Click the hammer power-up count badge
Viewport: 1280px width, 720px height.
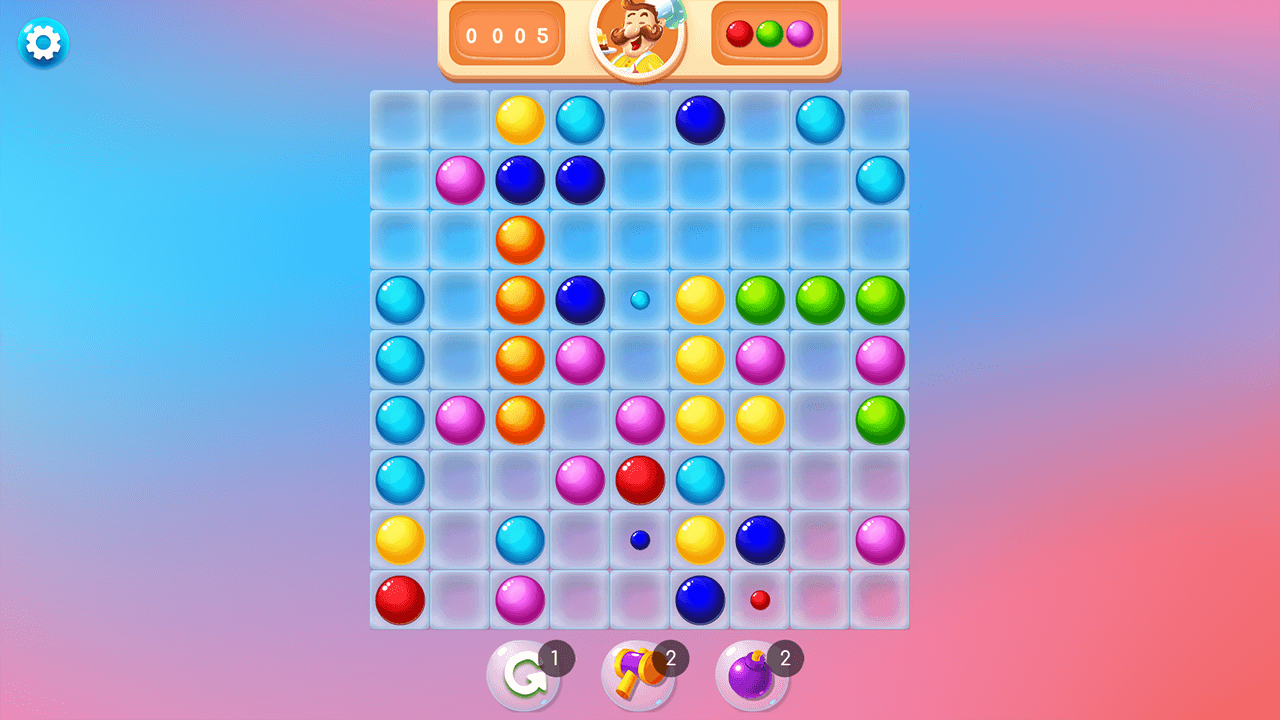670,658
